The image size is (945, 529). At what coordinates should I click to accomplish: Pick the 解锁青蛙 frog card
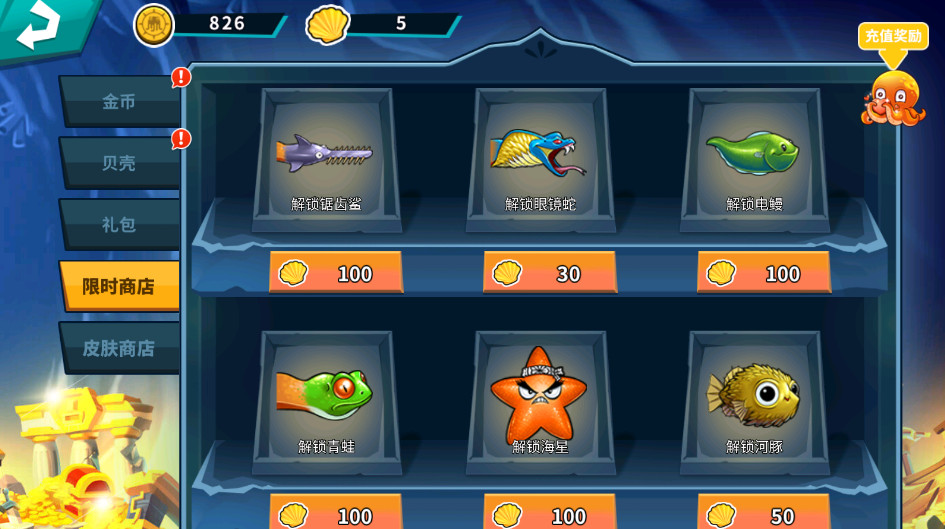tap(326, 402)
